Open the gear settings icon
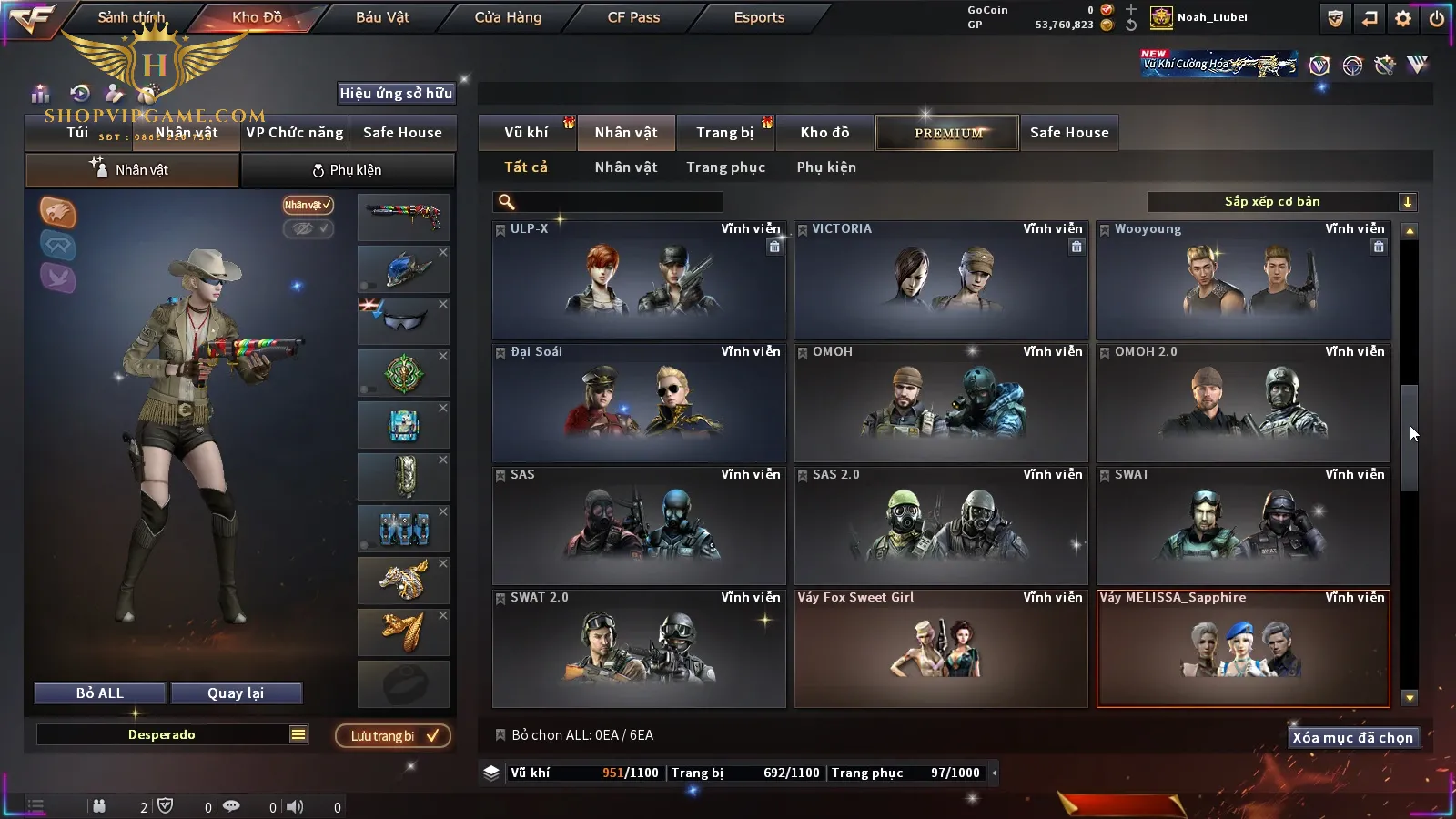1456x819 pixels. [1403, 18]
